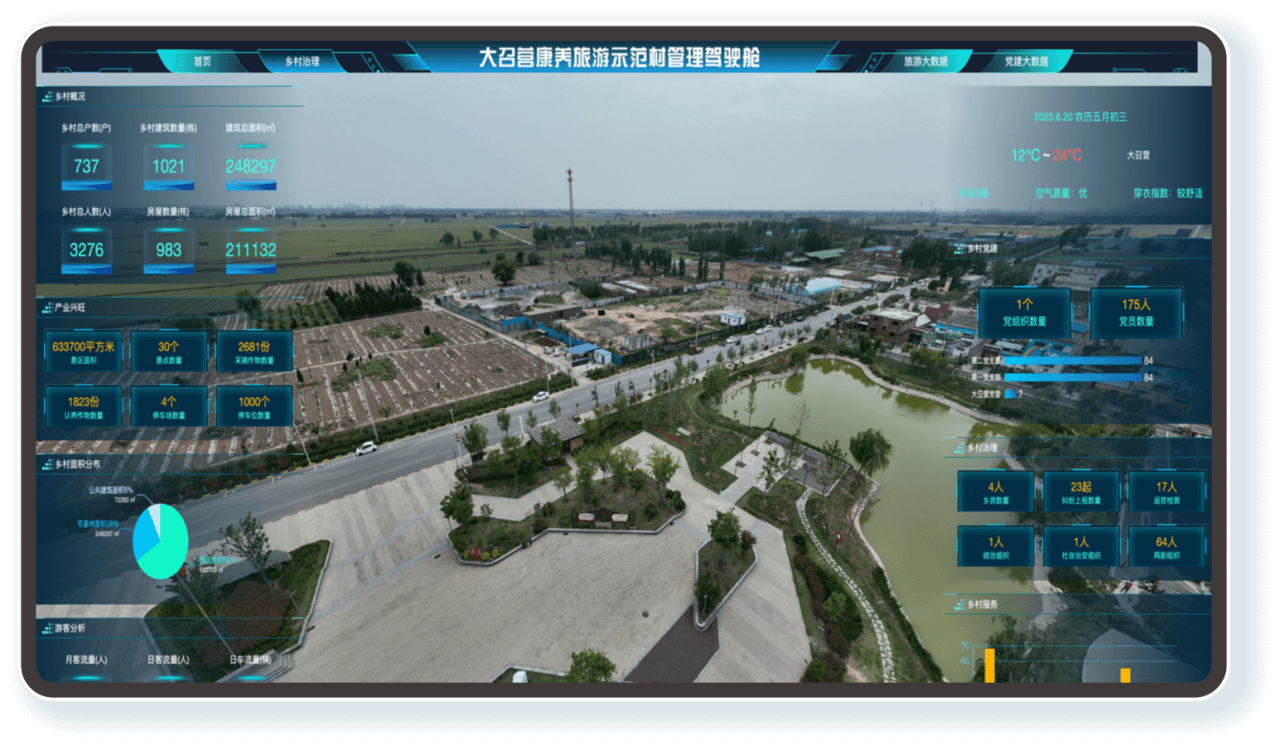This screenshot has width=1280, height=746.
Task: Select the 景区面积 tile
Action: point(84,351)
